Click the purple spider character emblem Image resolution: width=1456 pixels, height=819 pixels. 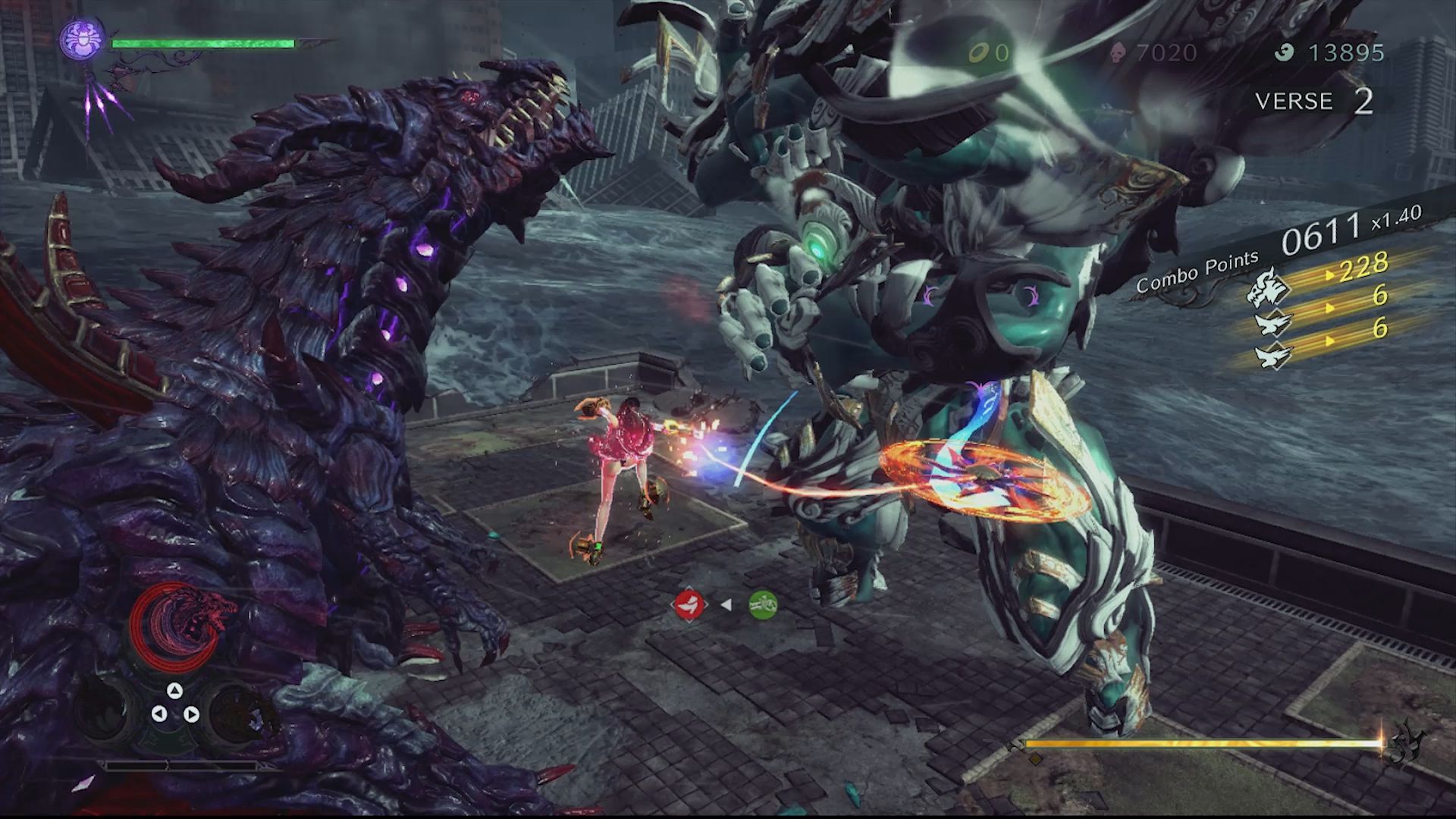[82, 39]
